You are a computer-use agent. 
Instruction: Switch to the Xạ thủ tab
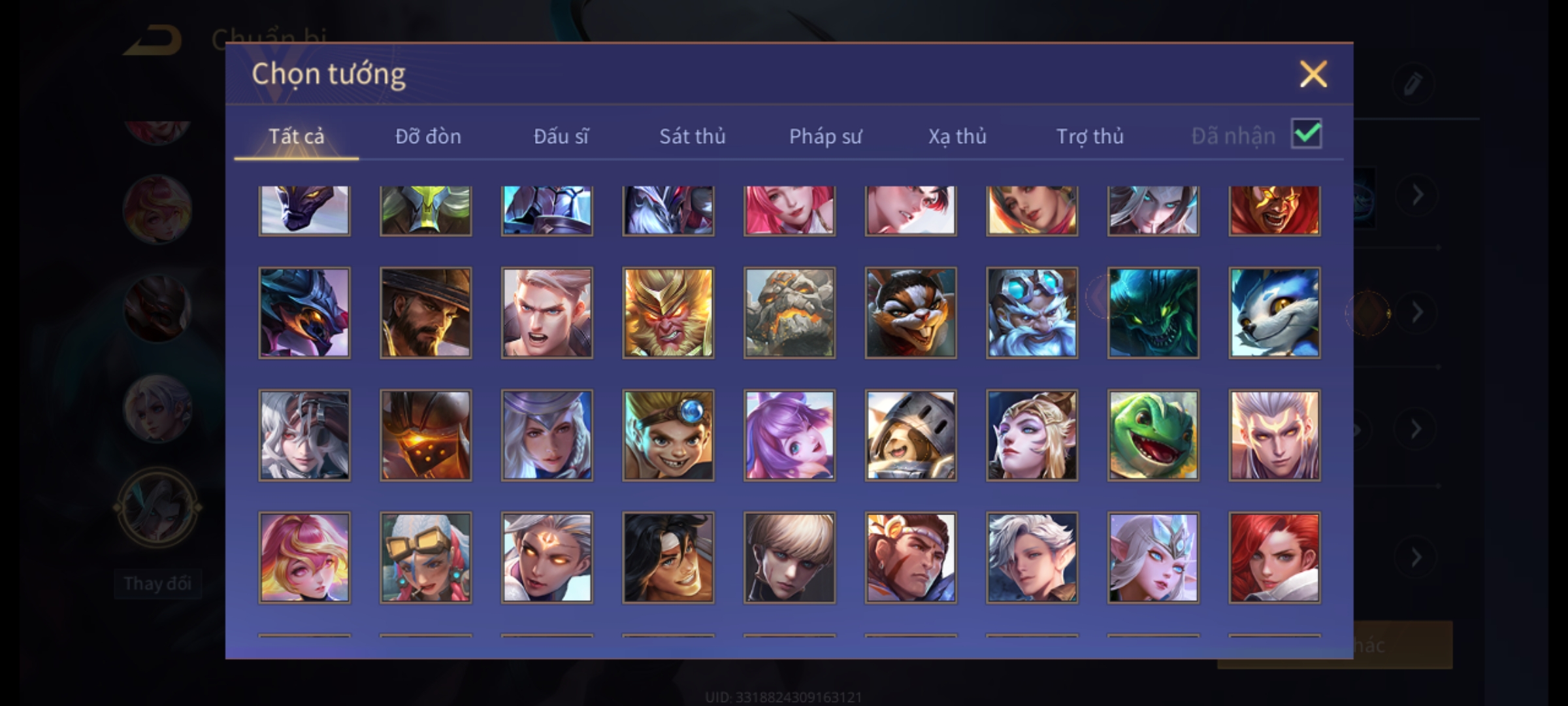(x=957, y=136)
